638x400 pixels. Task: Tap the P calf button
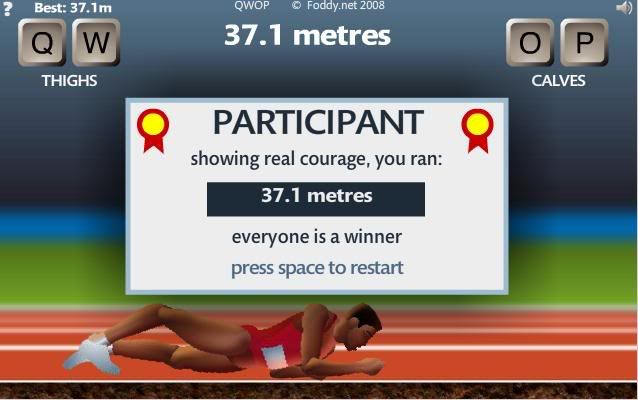pyautogui.click(x=583, y=43)
